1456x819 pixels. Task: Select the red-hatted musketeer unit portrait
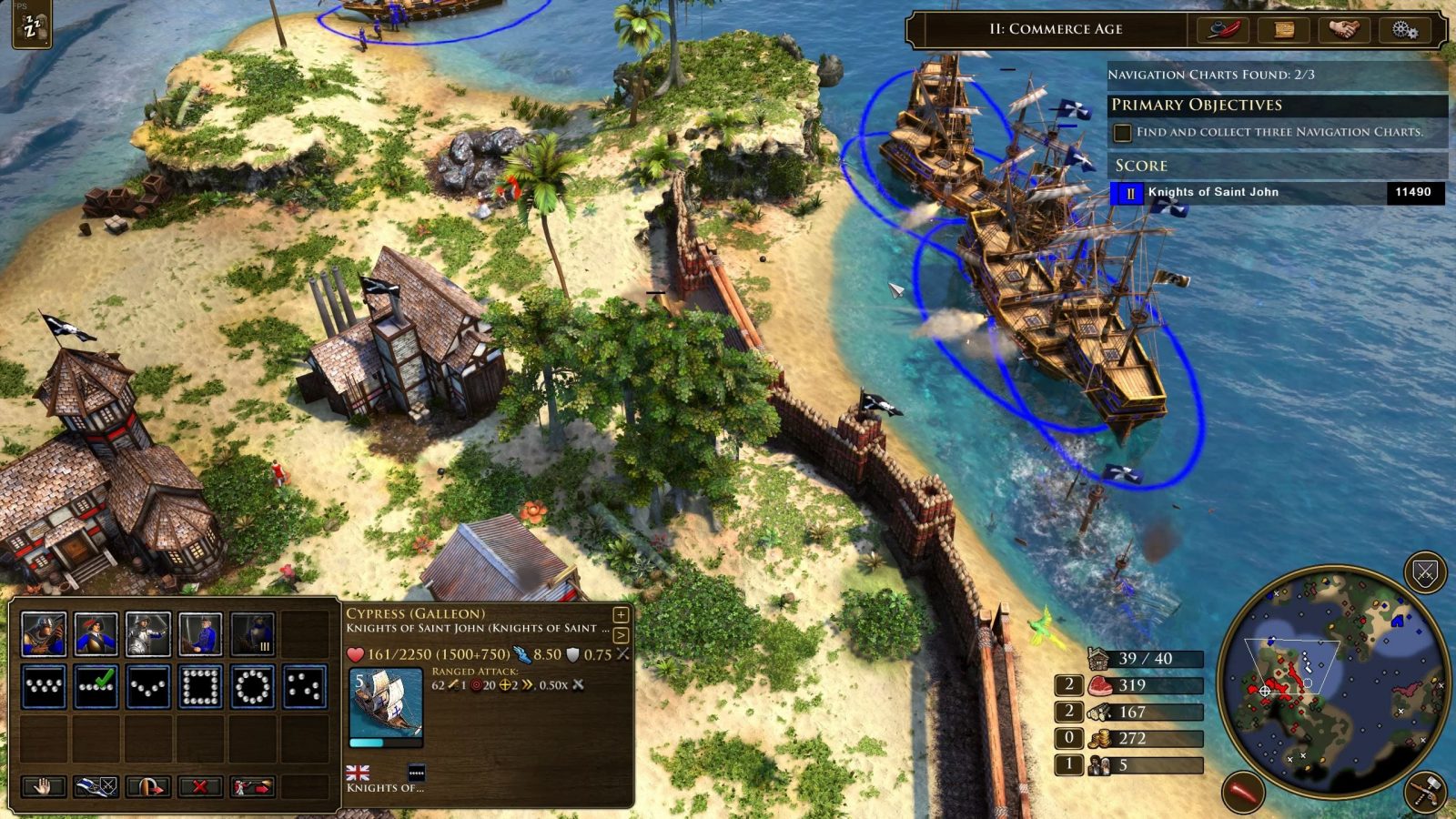click(x=96, y=634)
